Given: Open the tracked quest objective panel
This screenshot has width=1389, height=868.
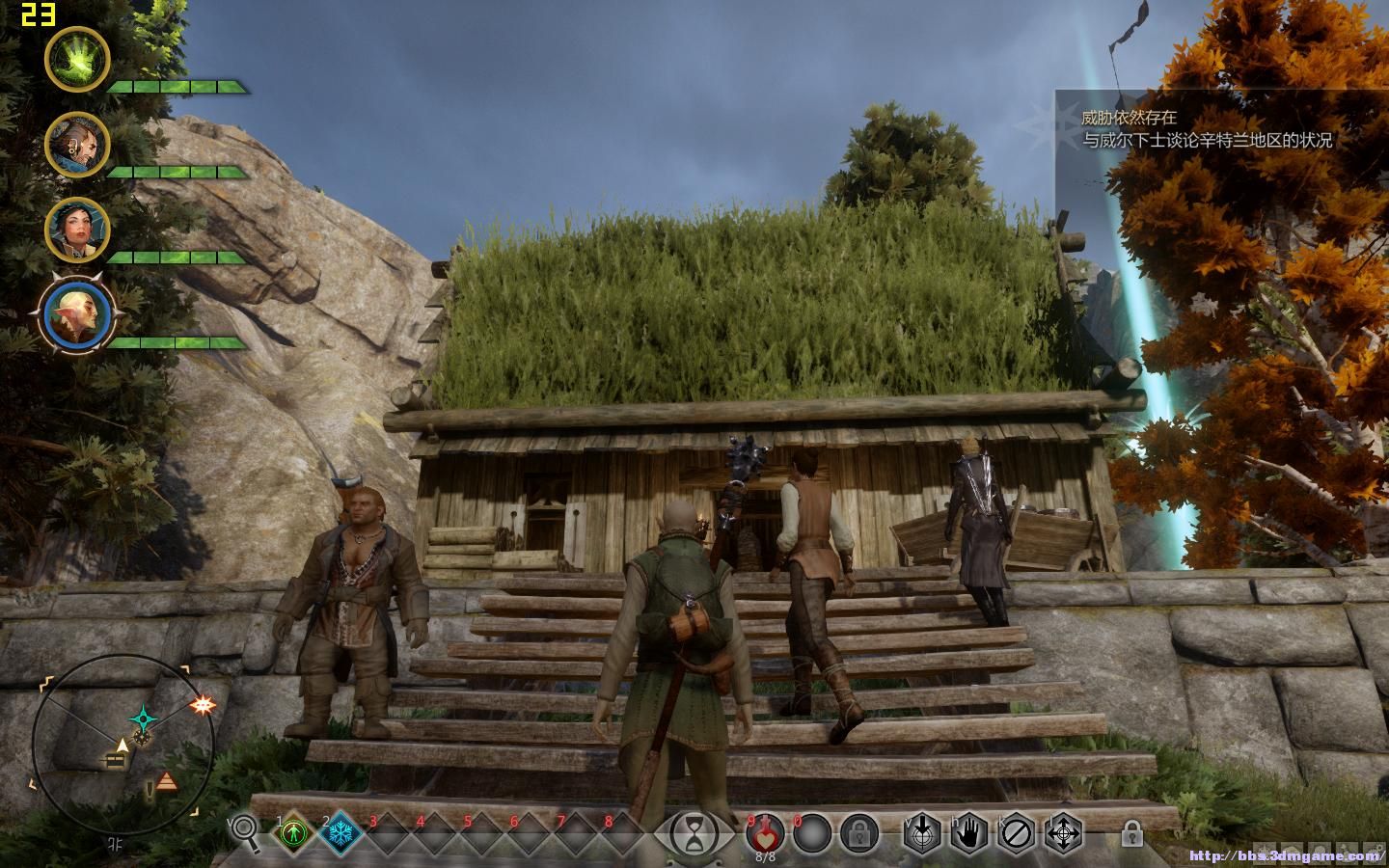Looking at the screenshot, I should pyautogui.click(x=1206, y=128).
